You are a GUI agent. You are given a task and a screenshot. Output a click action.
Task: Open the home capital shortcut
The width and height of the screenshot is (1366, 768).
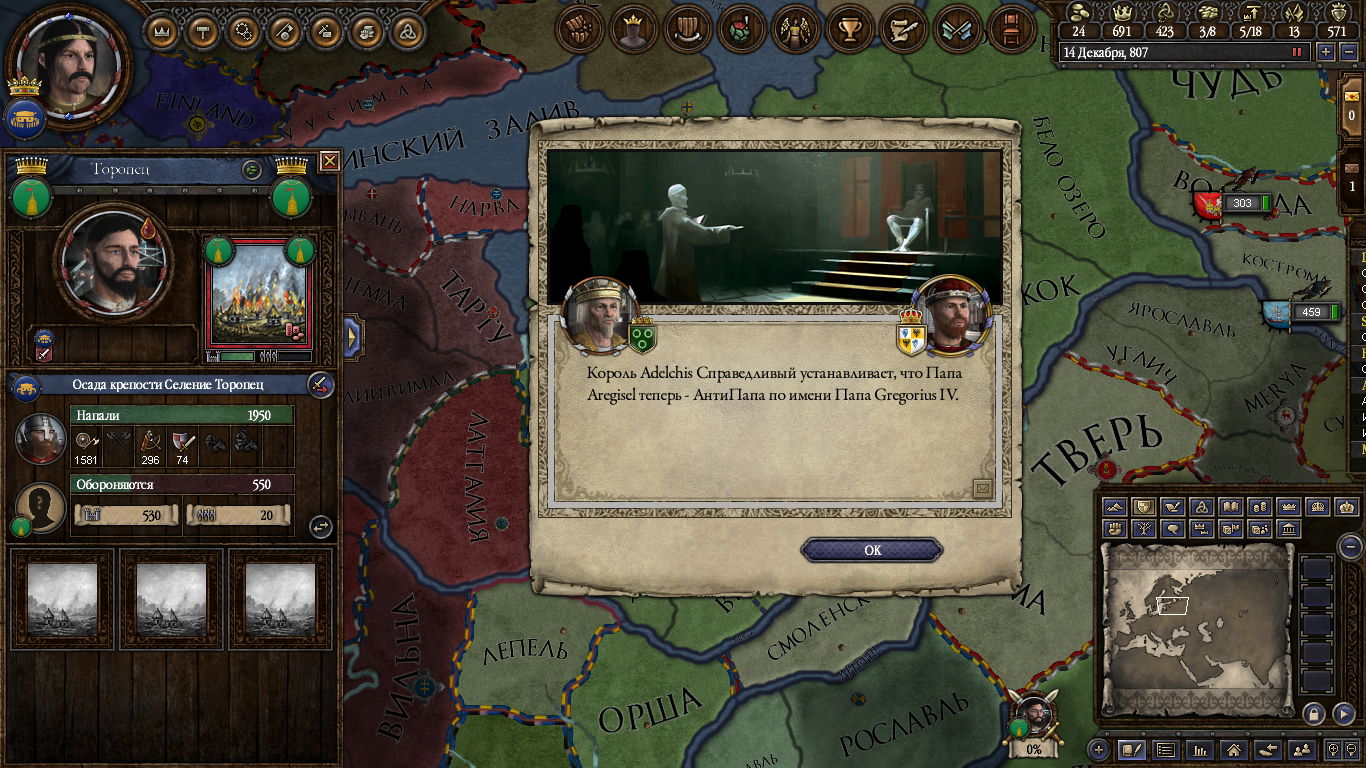(x=1234, y=749)
